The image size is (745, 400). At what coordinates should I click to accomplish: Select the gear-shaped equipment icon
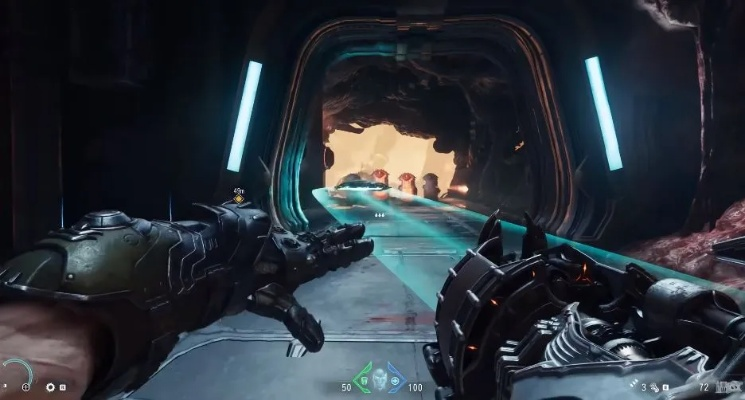point(51,386)
